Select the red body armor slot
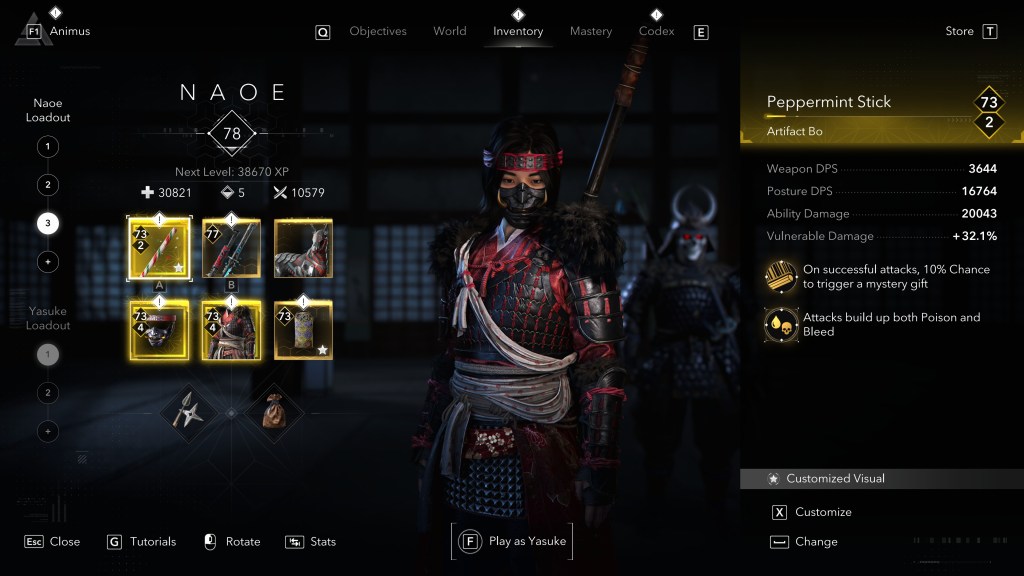Image resolution: width=1024 pixels, height=576 pixels. [231, 330]
